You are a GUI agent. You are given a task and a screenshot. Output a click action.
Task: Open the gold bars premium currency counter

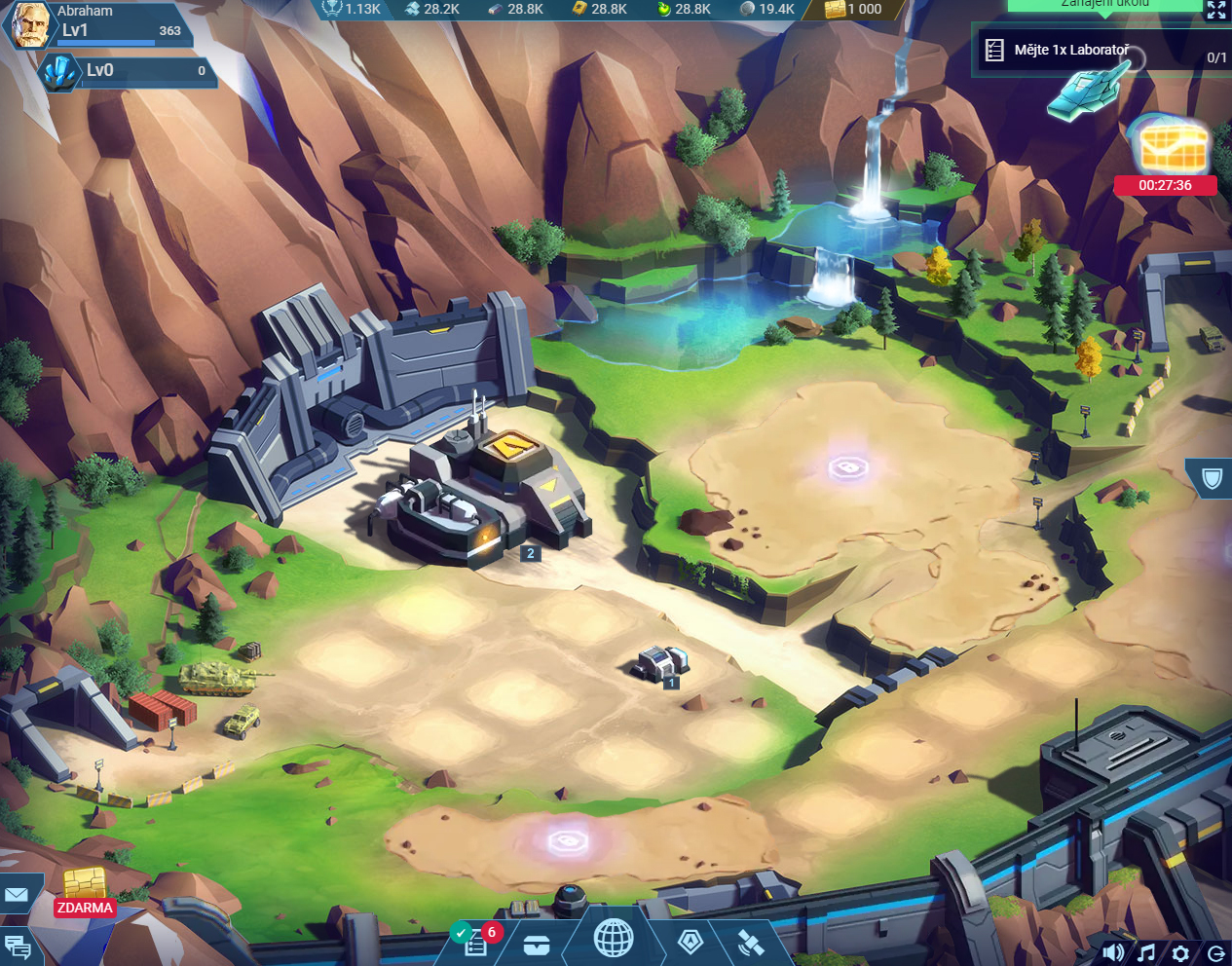(x=853, y=9)
